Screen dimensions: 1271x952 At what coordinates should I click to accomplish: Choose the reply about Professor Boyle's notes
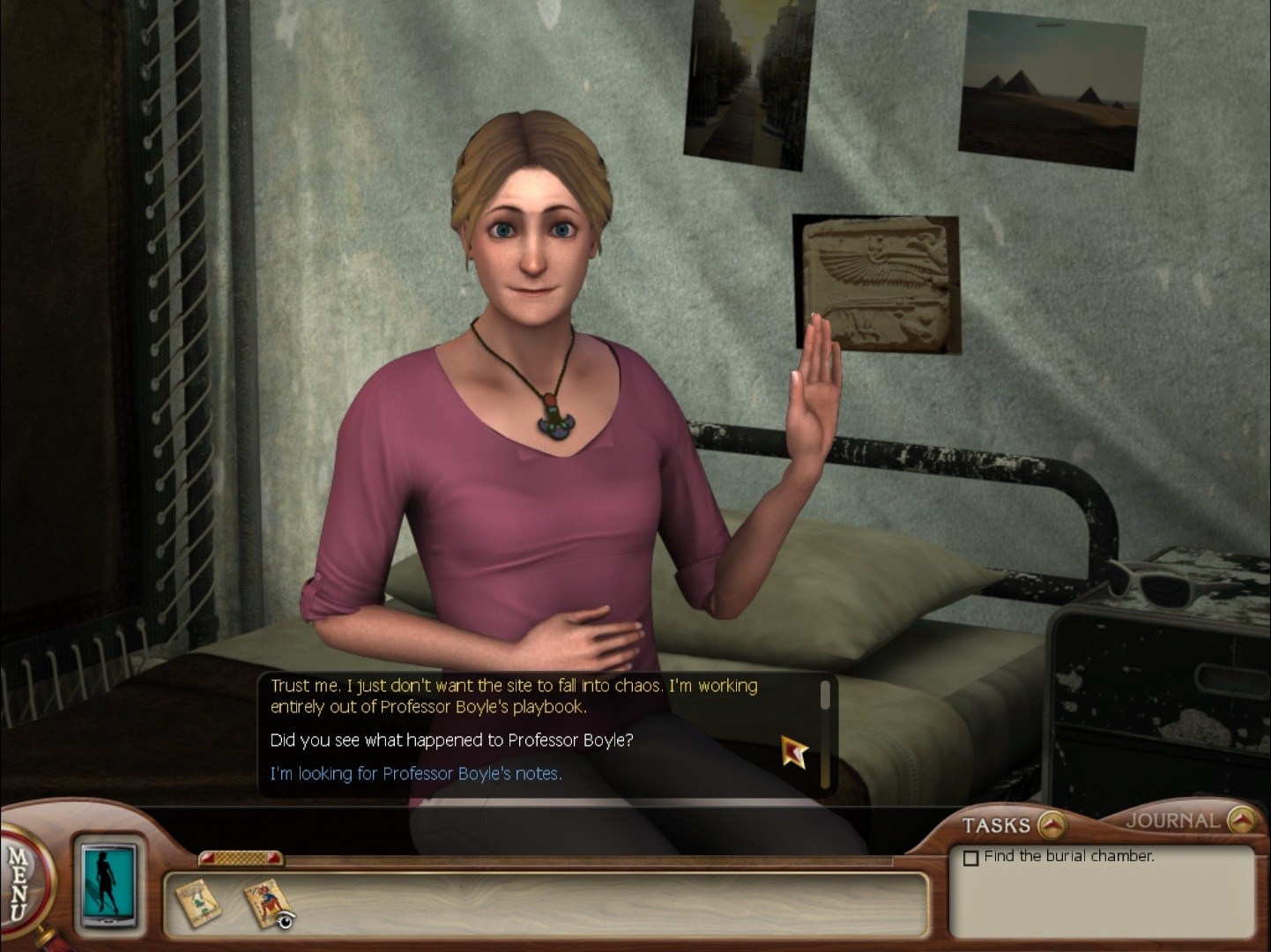point(415,774)
